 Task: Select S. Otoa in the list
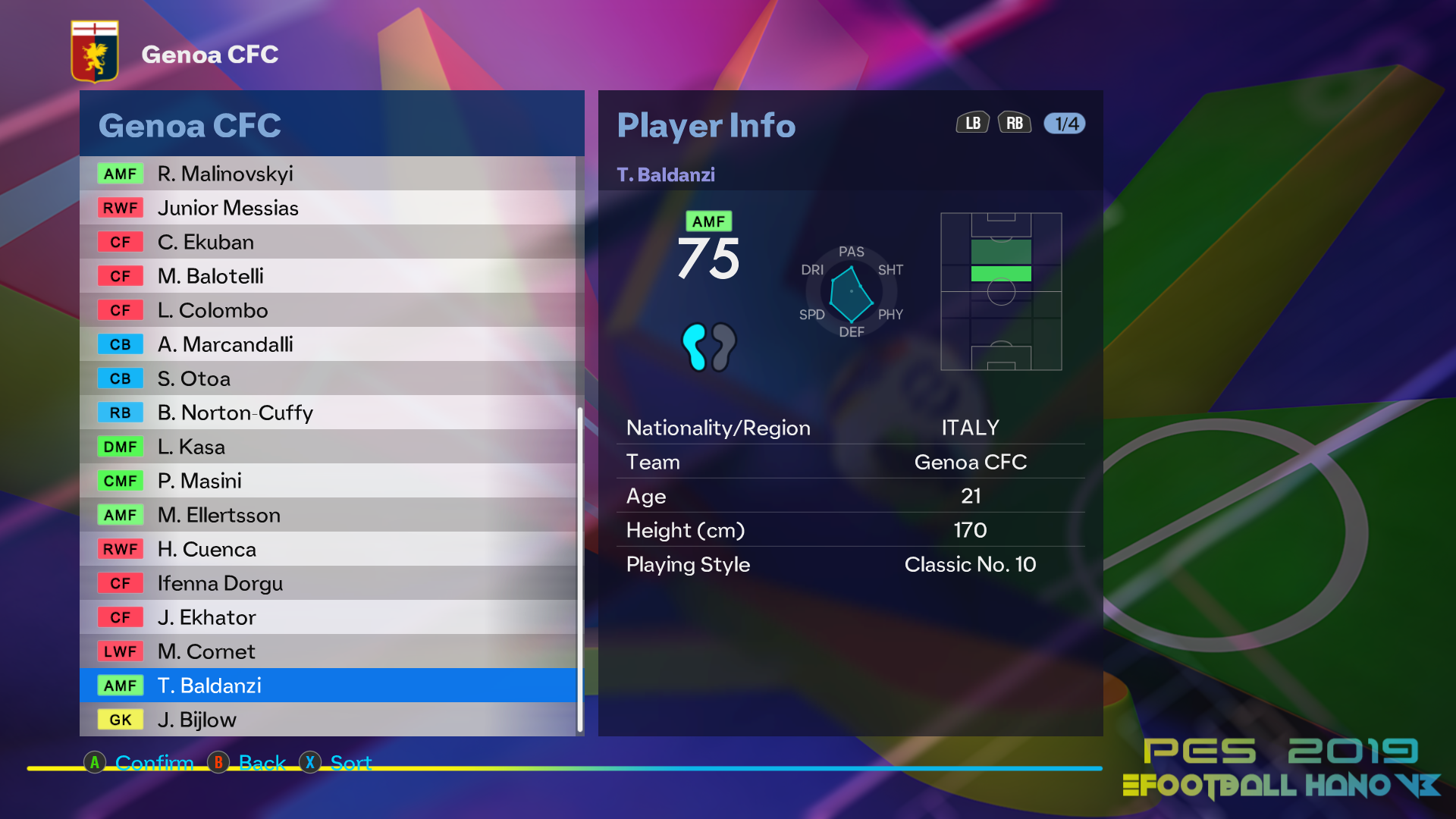[328, 378]
